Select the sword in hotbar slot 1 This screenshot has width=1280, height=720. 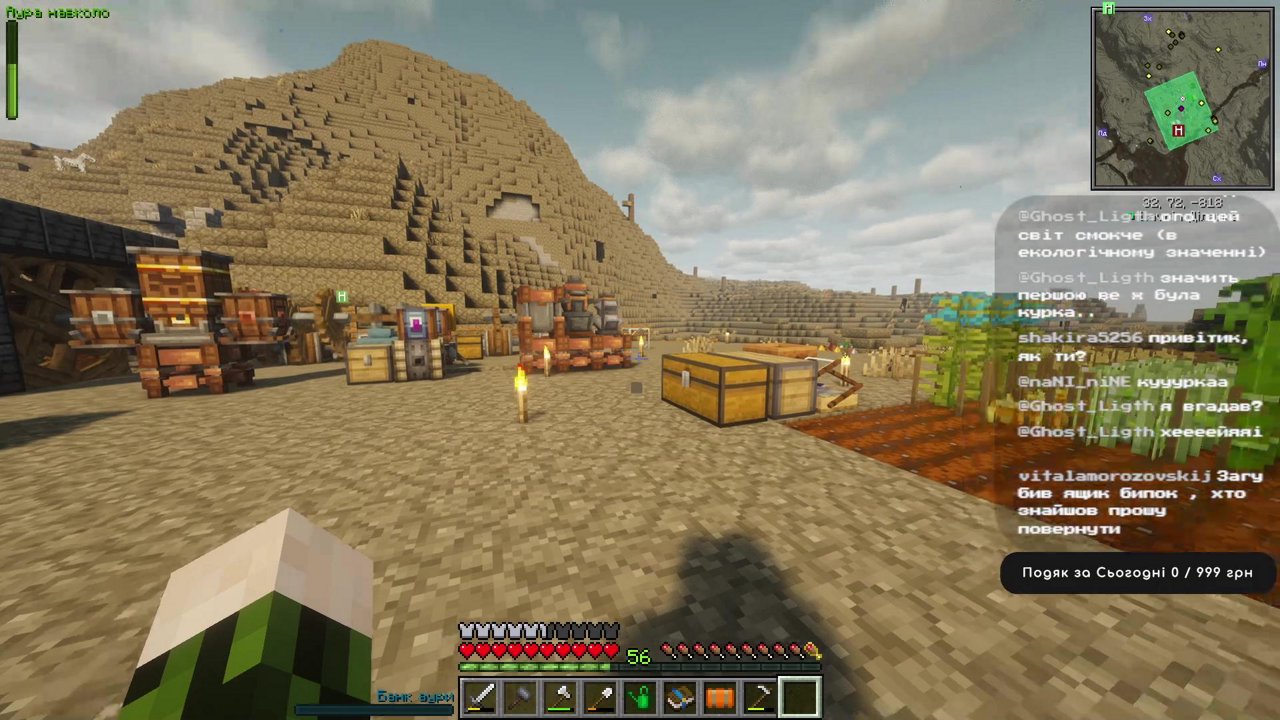(x=478, y=694)
